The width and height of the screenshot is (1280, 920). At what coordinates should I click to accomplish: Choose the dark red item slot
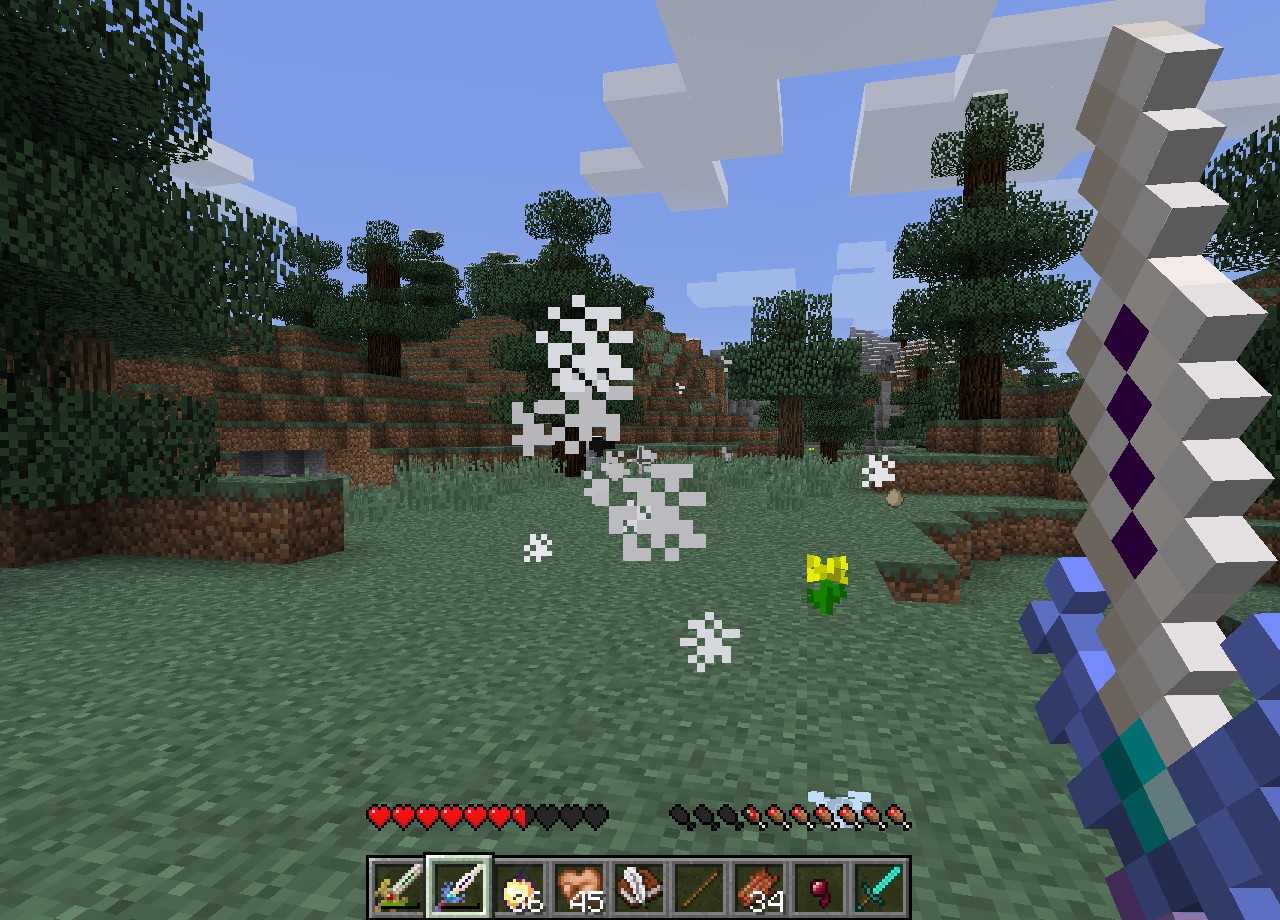[x=819, y=886]
